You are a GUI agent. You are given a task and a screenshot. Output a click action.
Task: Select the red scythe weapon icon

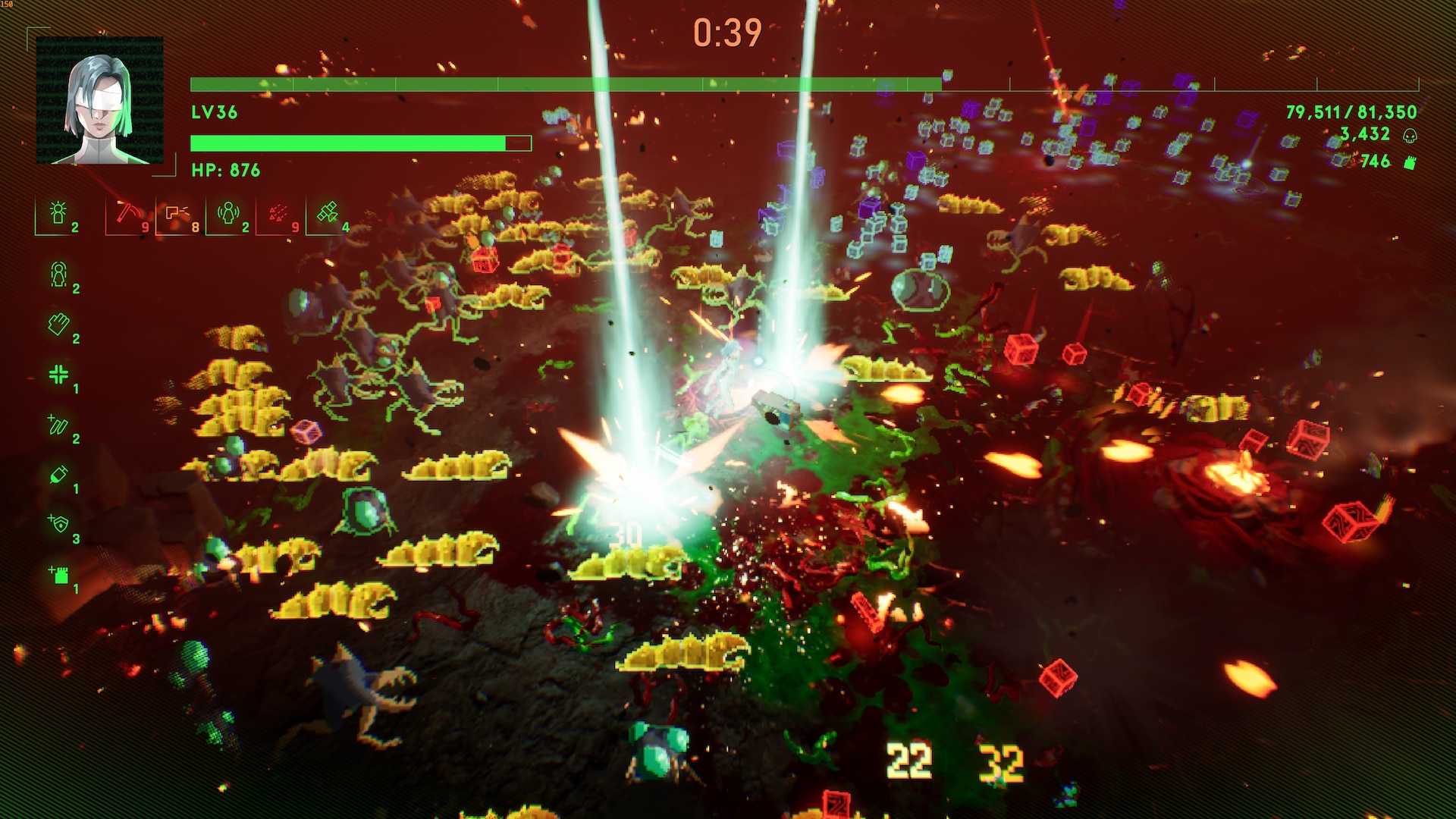126,213
